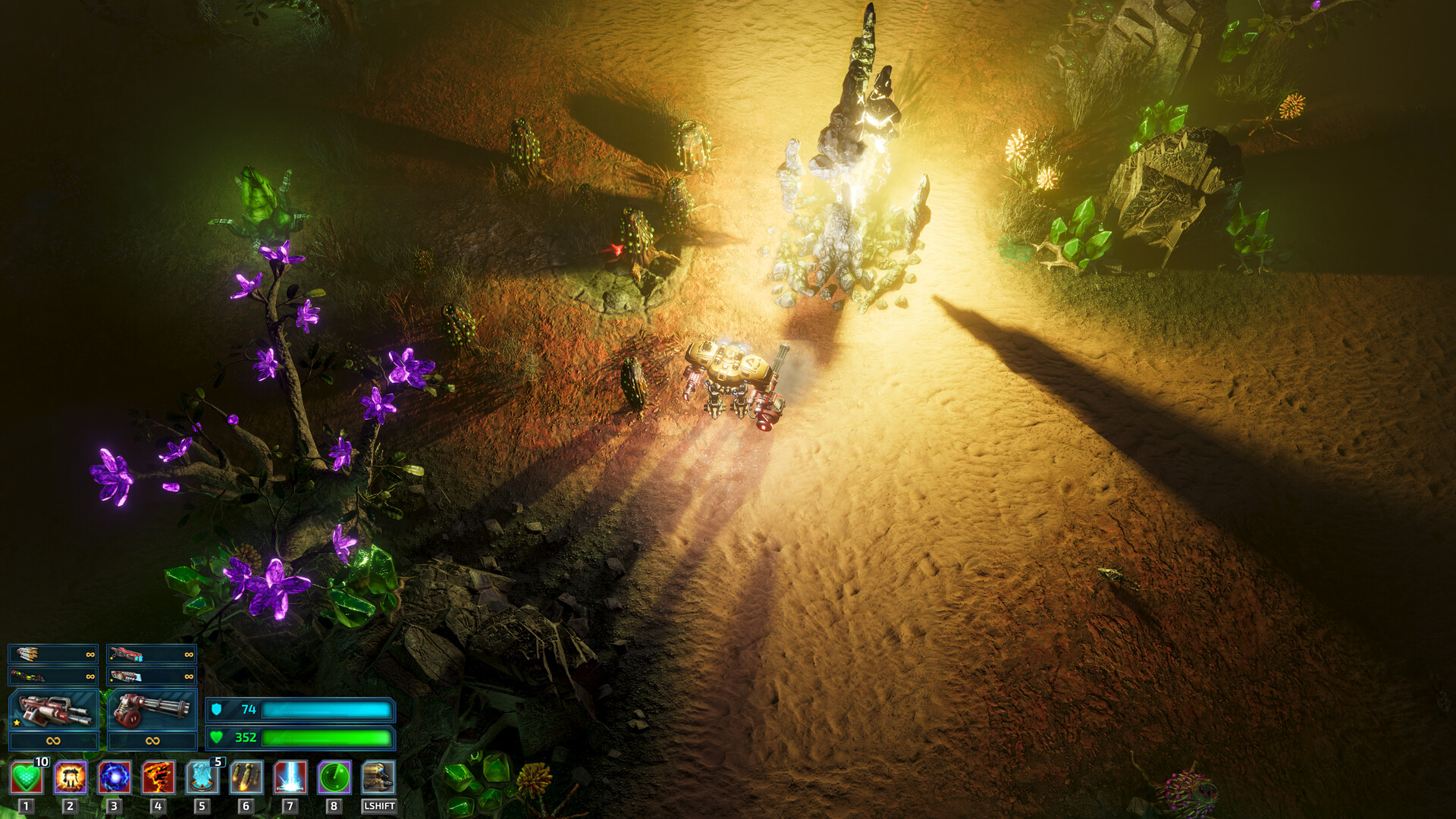
Task: Activate the green radar scan
Action: point(334,778)
